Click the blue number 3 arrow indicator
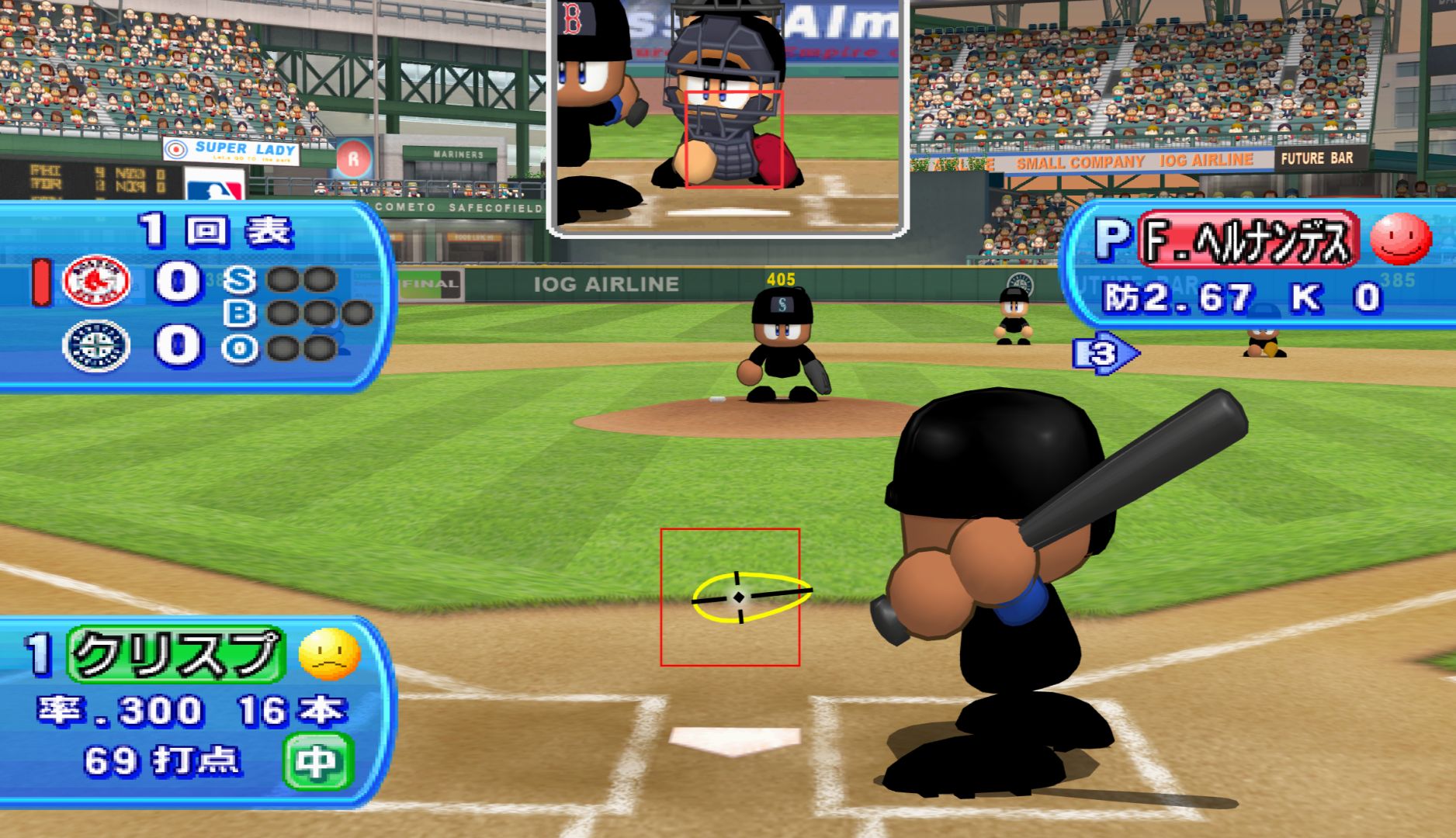Screen dimensions: 1456x838 pos(1104,354)
